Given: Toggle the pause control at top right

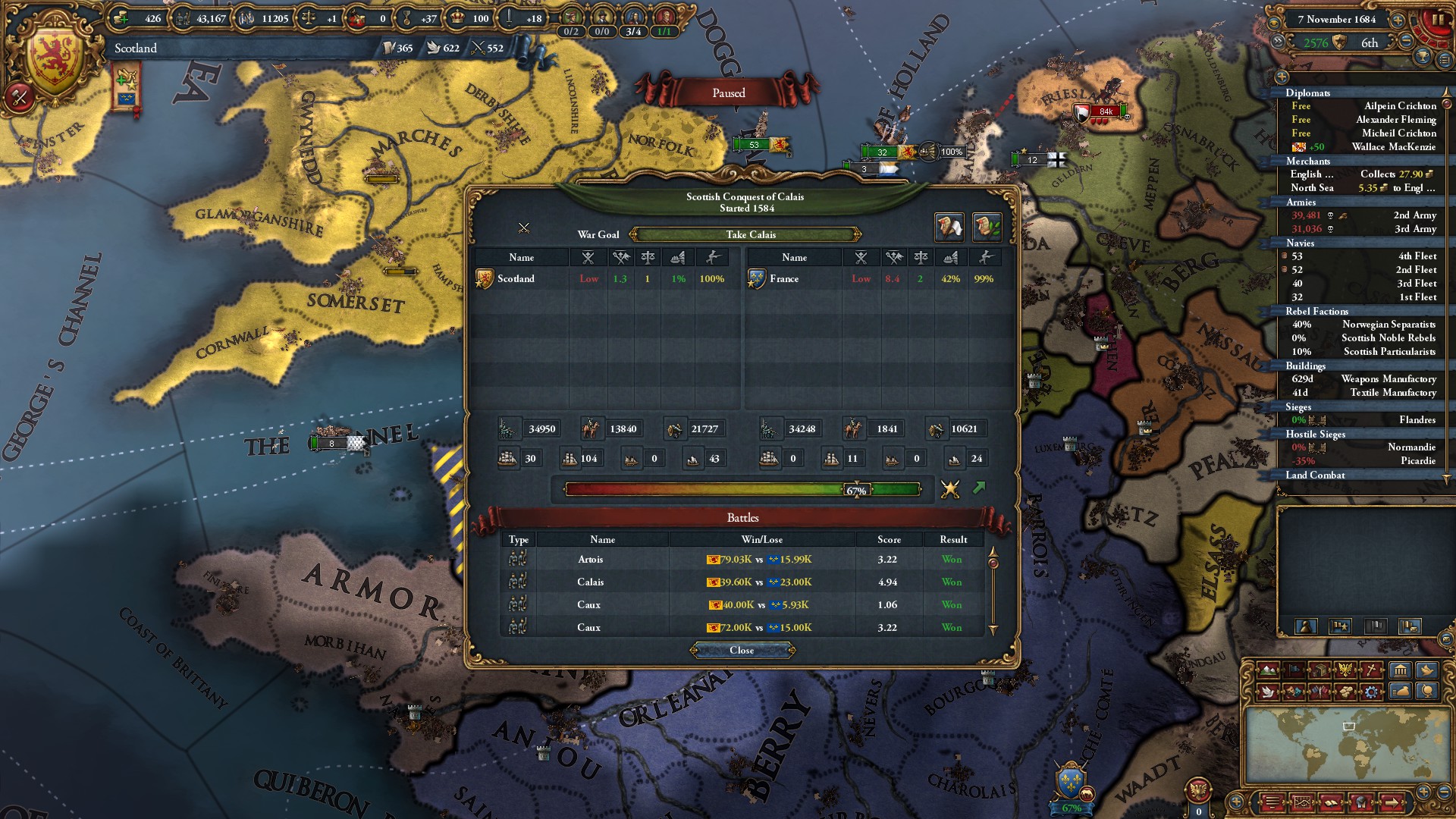Looking at the screenshot, I should point(1440,18).
